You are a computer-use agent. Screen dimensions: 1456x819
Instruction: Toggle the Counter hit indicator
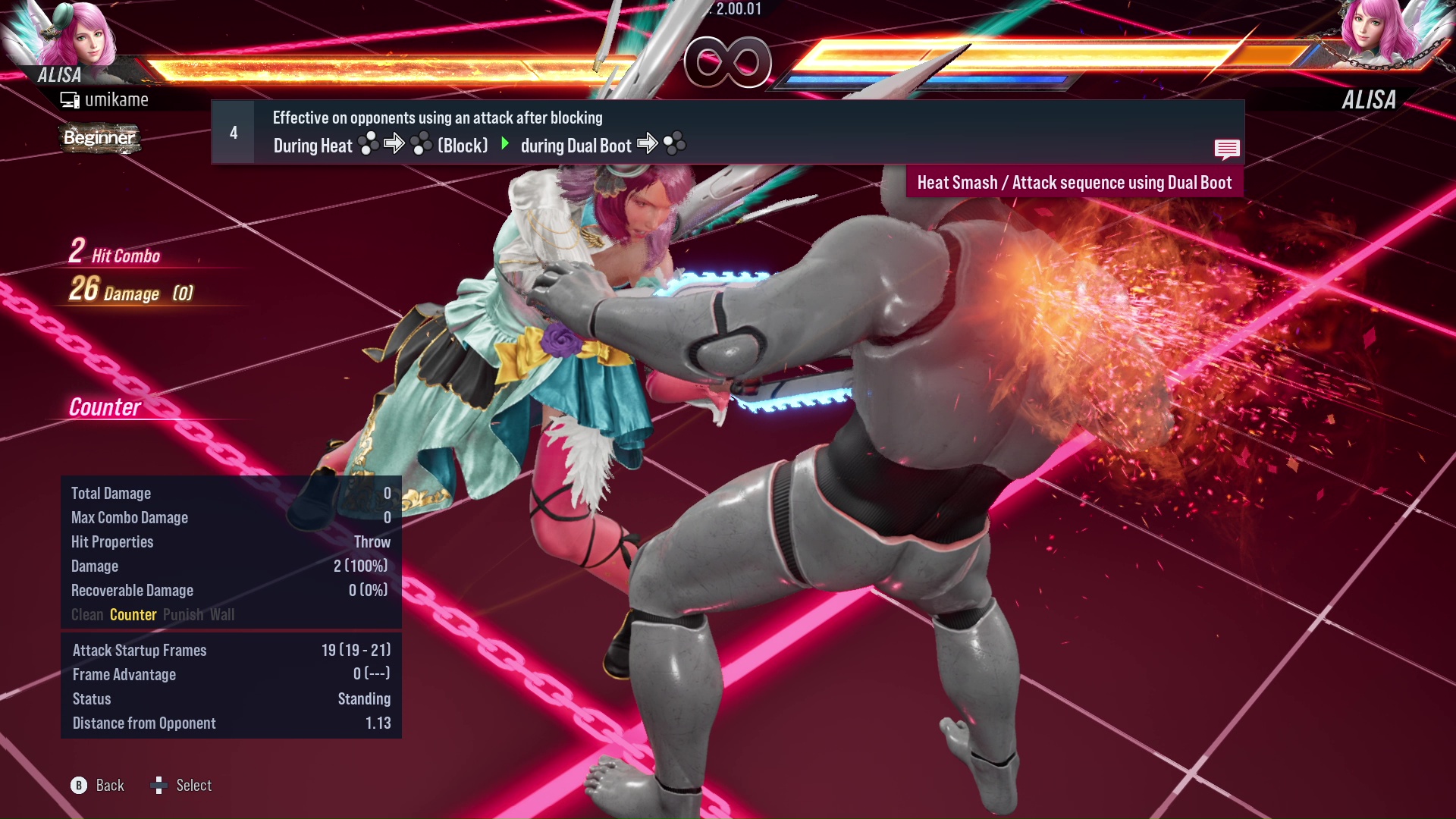tap(133, 615)
